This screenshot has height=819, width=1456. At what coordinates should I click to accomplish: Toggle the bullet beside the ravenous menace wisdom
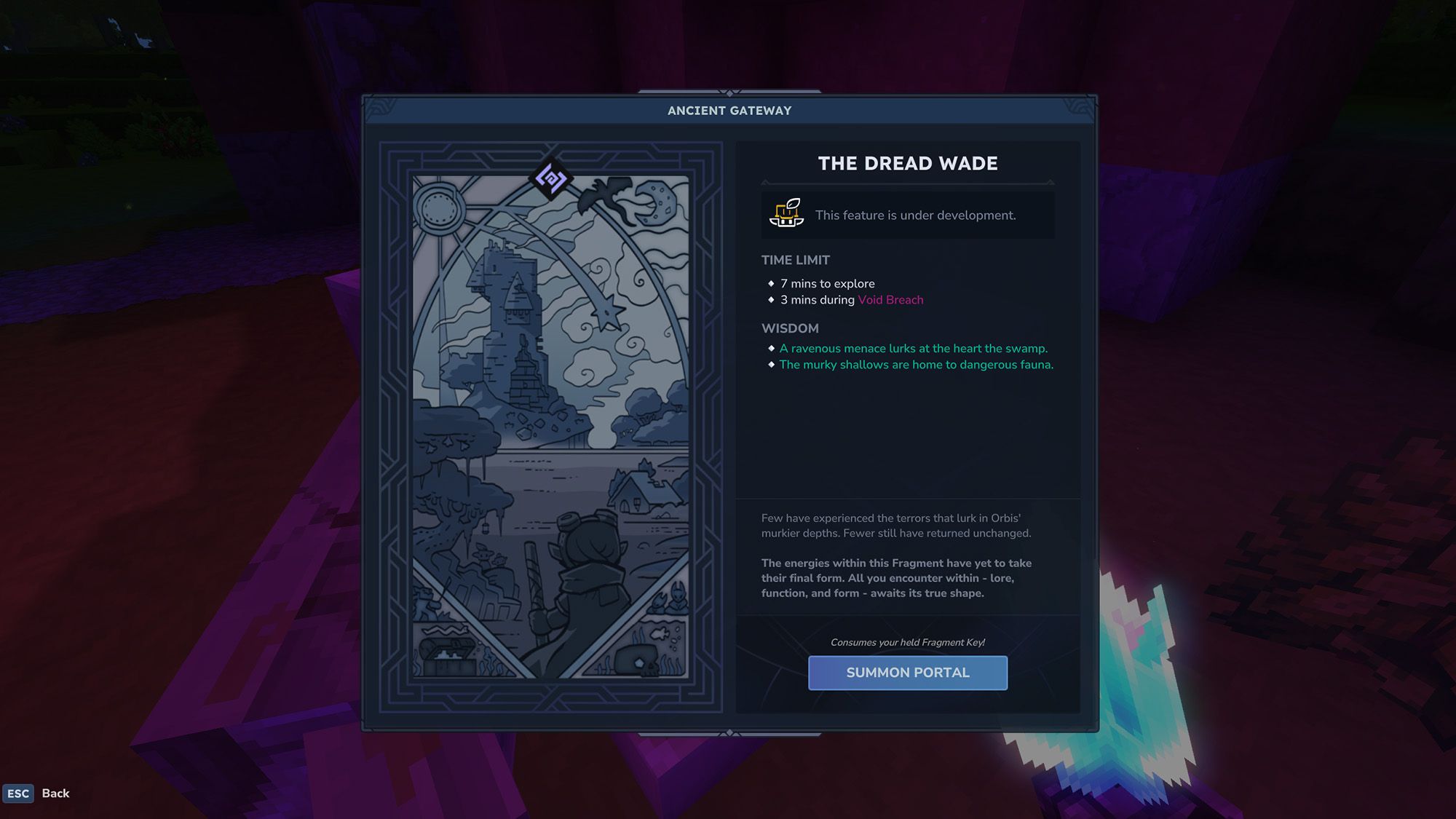pos(771,349)
